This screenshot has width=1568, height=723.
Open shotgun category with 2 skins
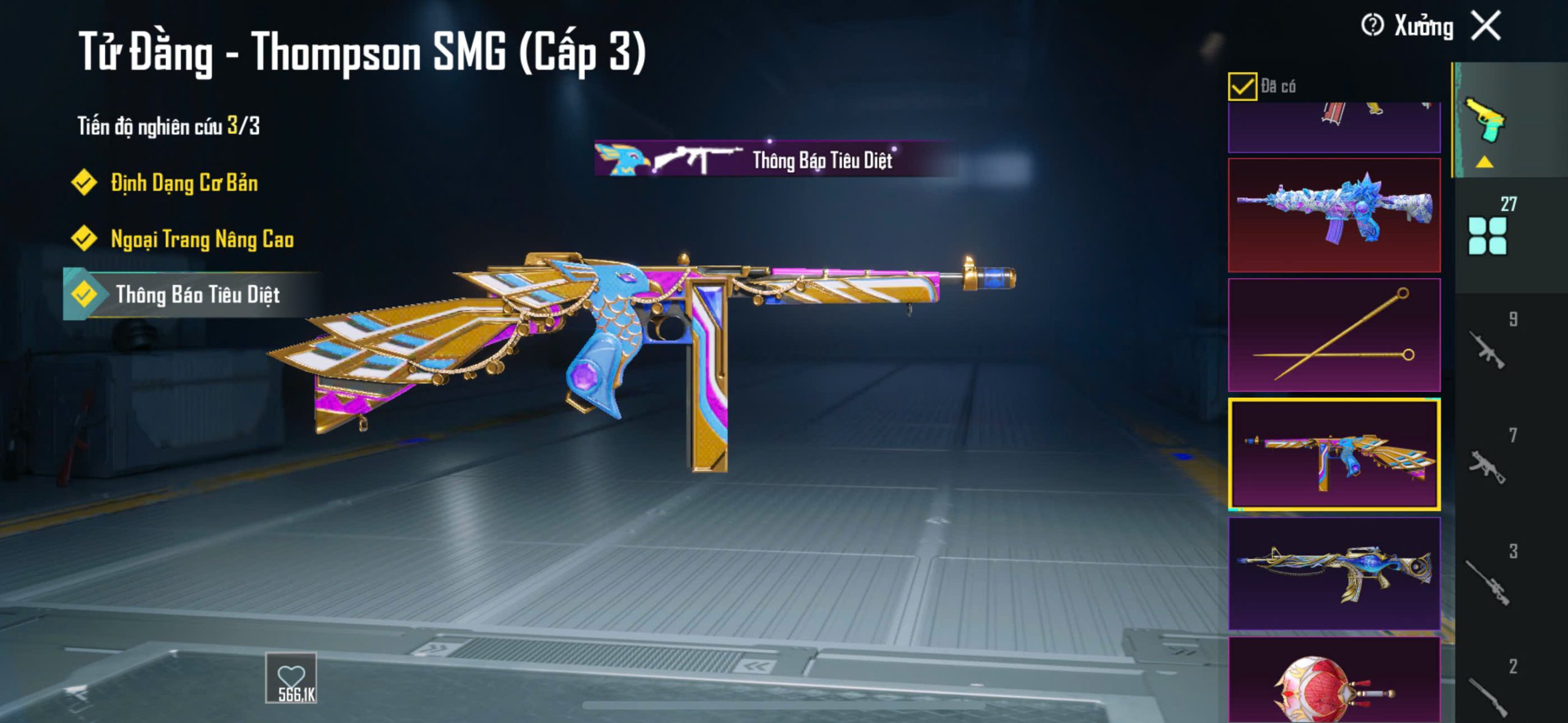[x=1488, y=693]
